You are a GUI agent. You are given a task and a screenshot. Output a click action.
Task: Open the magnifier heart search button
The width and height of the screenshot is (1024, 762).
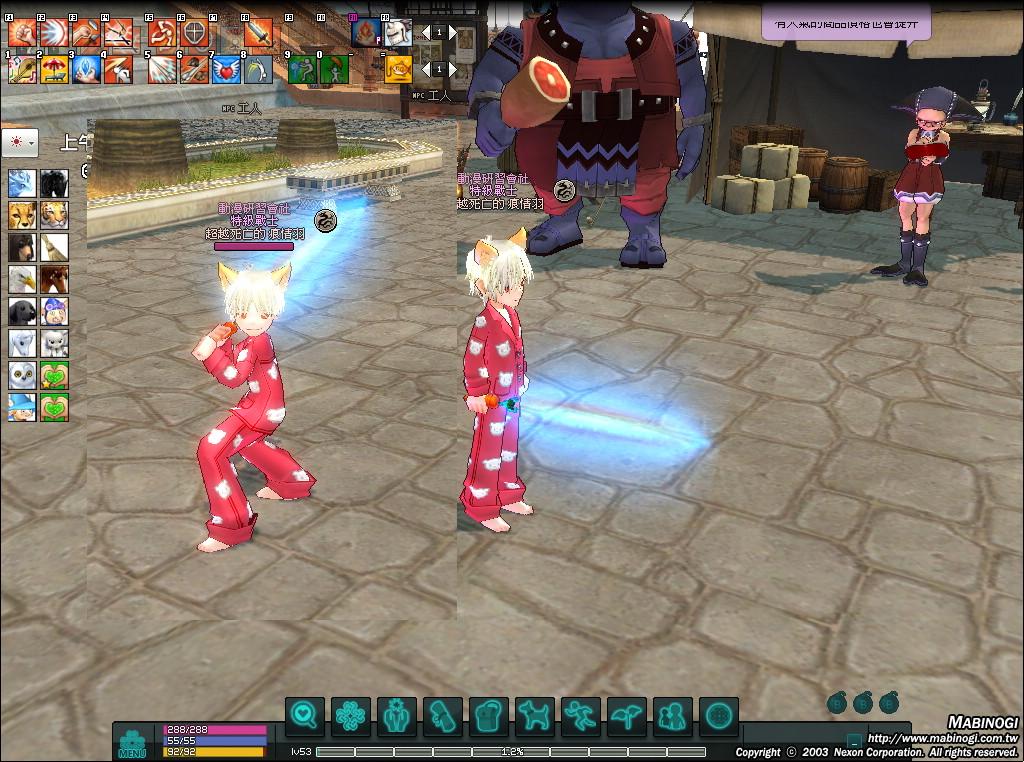(305, 716)
